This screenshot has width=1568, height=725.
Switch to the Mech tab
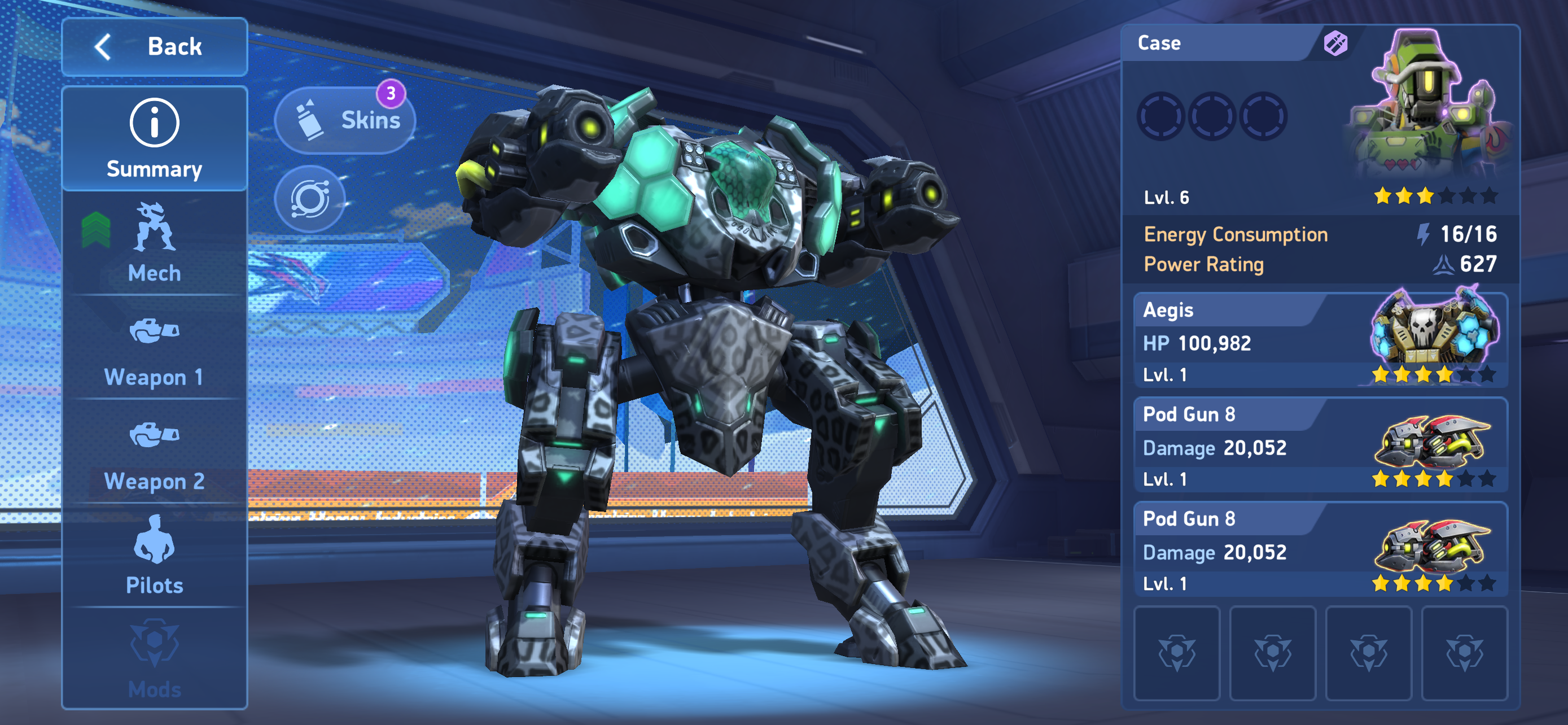click(155, 243)
